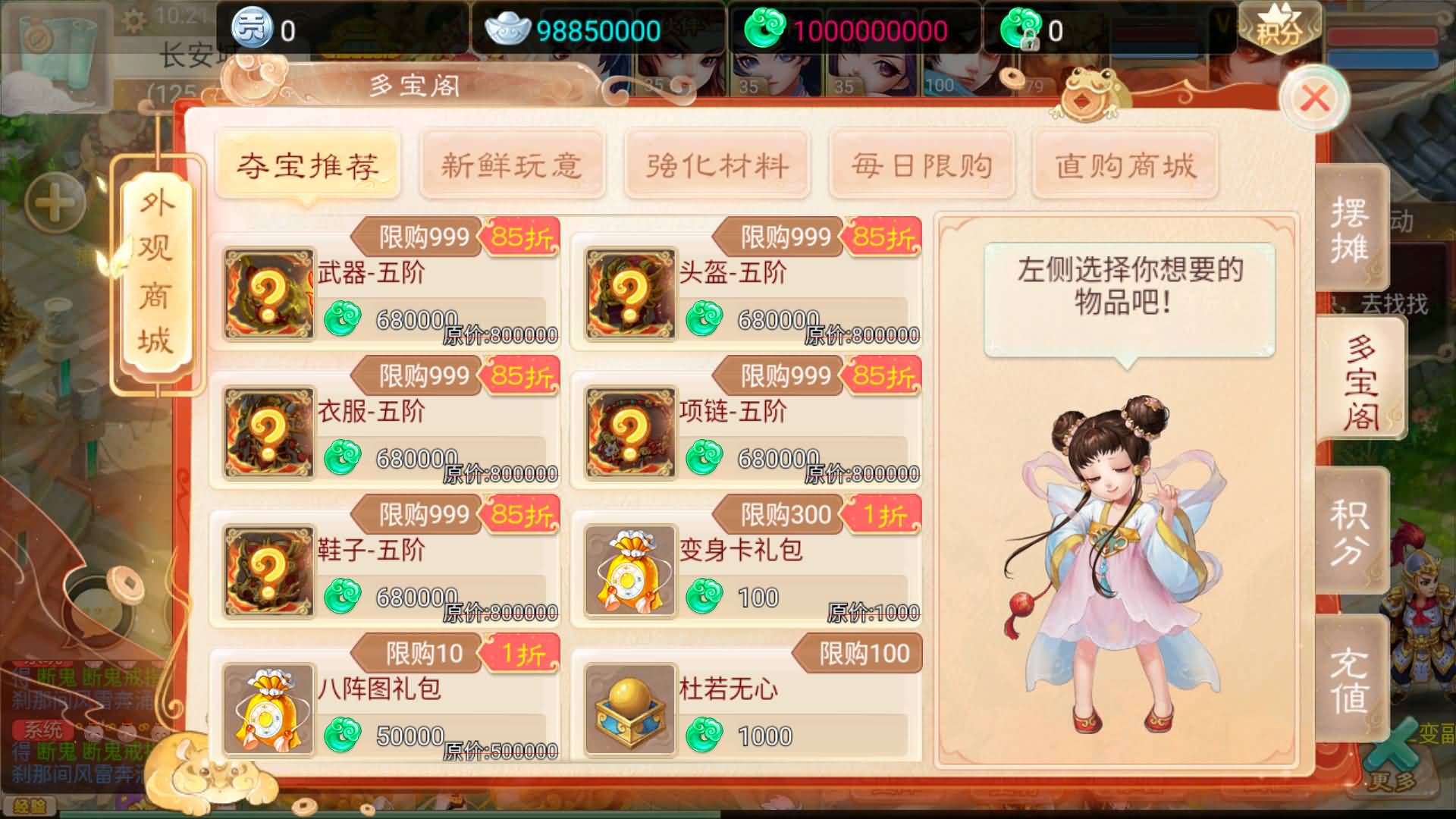Click the 杜若无心 golden orb item icon

(x=629, y=709)
